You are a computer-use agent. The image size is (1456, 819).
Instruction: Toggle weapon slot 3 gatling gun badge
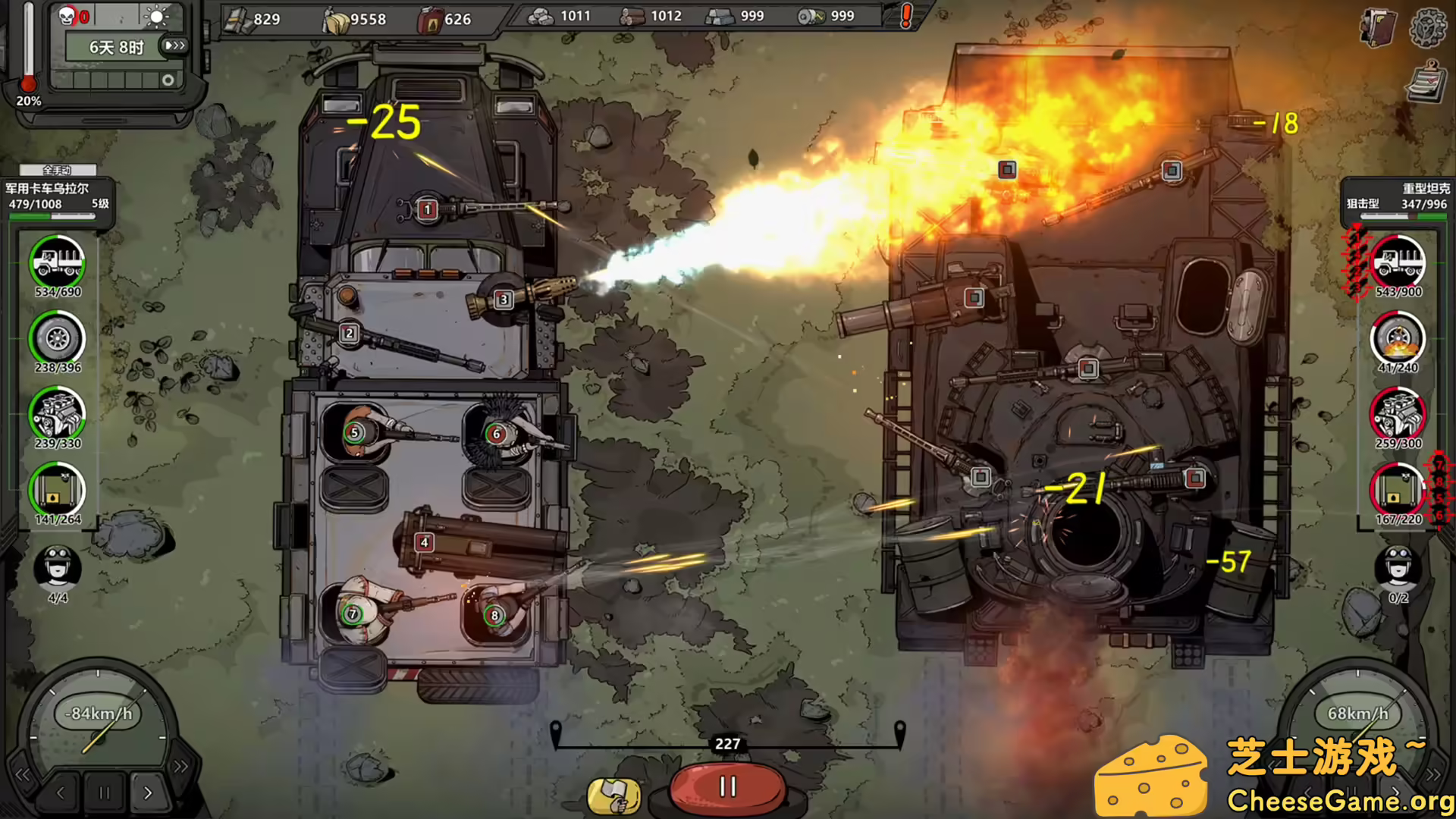point(503,300)
